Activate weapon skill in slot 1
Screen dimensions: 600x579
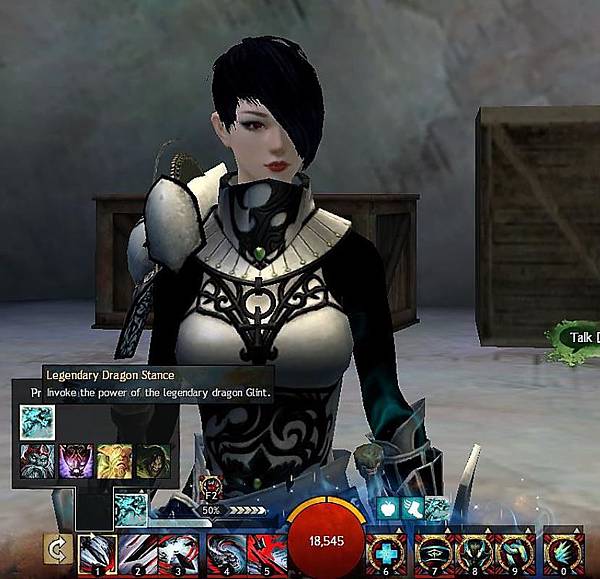[x=98, y=553]
